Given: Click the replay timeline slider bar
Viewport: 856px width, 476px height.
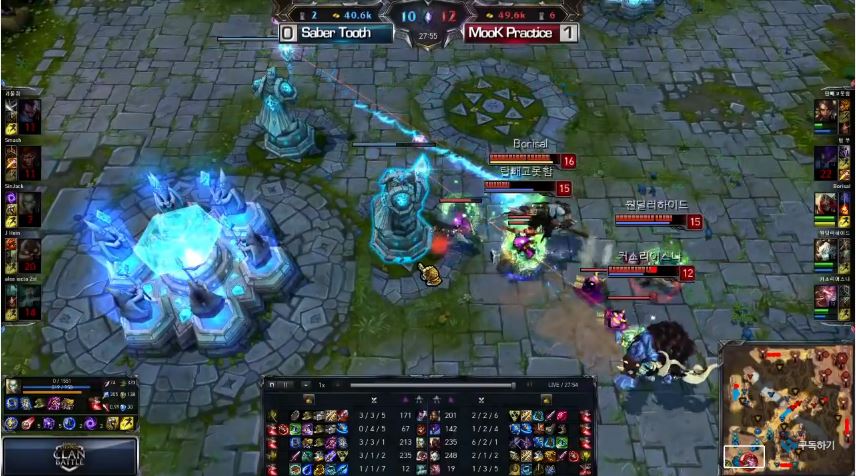Looking at the screenshot, I should point(430,385).
